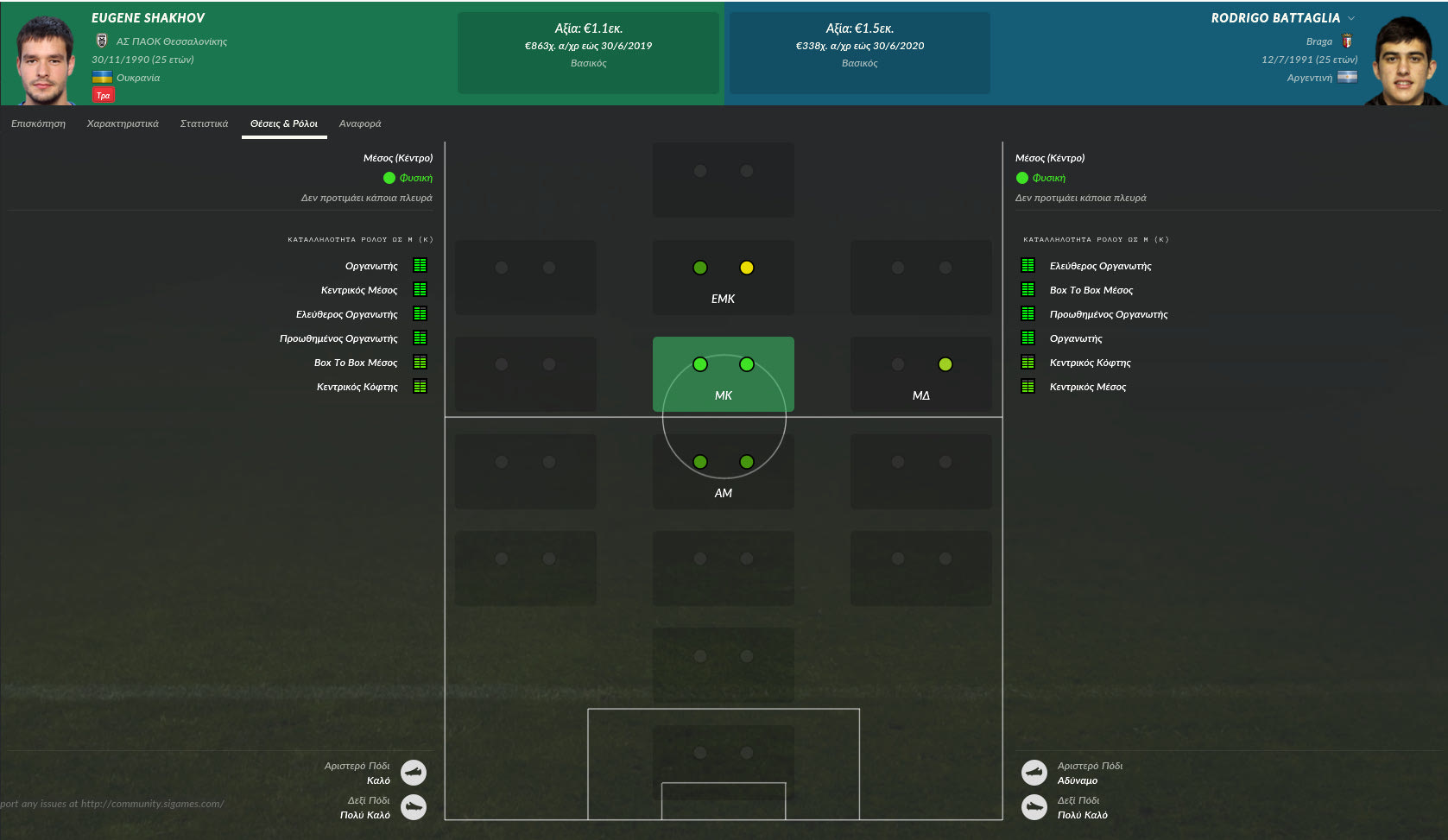The image size is (1448, 840).
Task: Choose the EMK position tile
Action: 723,277
